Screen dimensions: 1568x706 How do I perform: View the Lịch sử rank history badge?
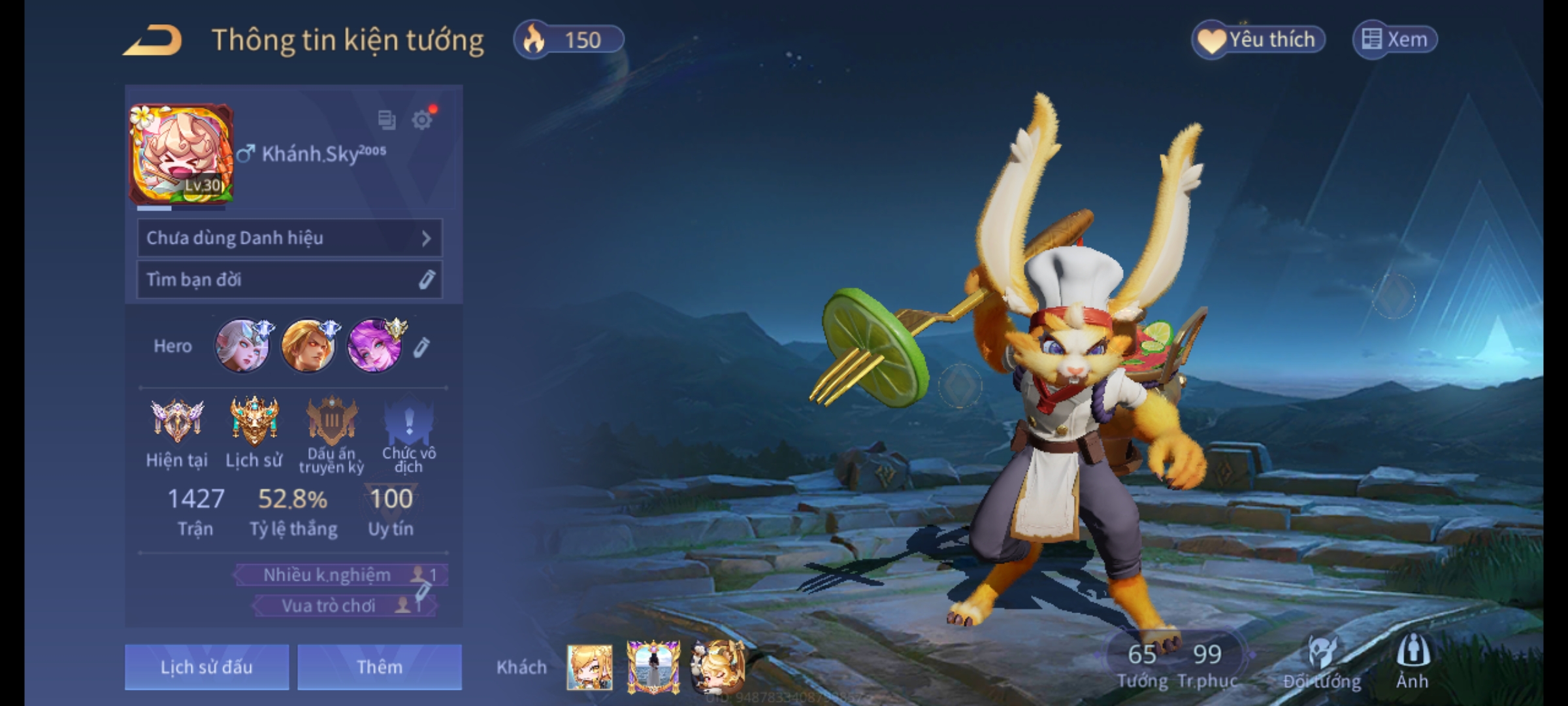coord(254,422)
